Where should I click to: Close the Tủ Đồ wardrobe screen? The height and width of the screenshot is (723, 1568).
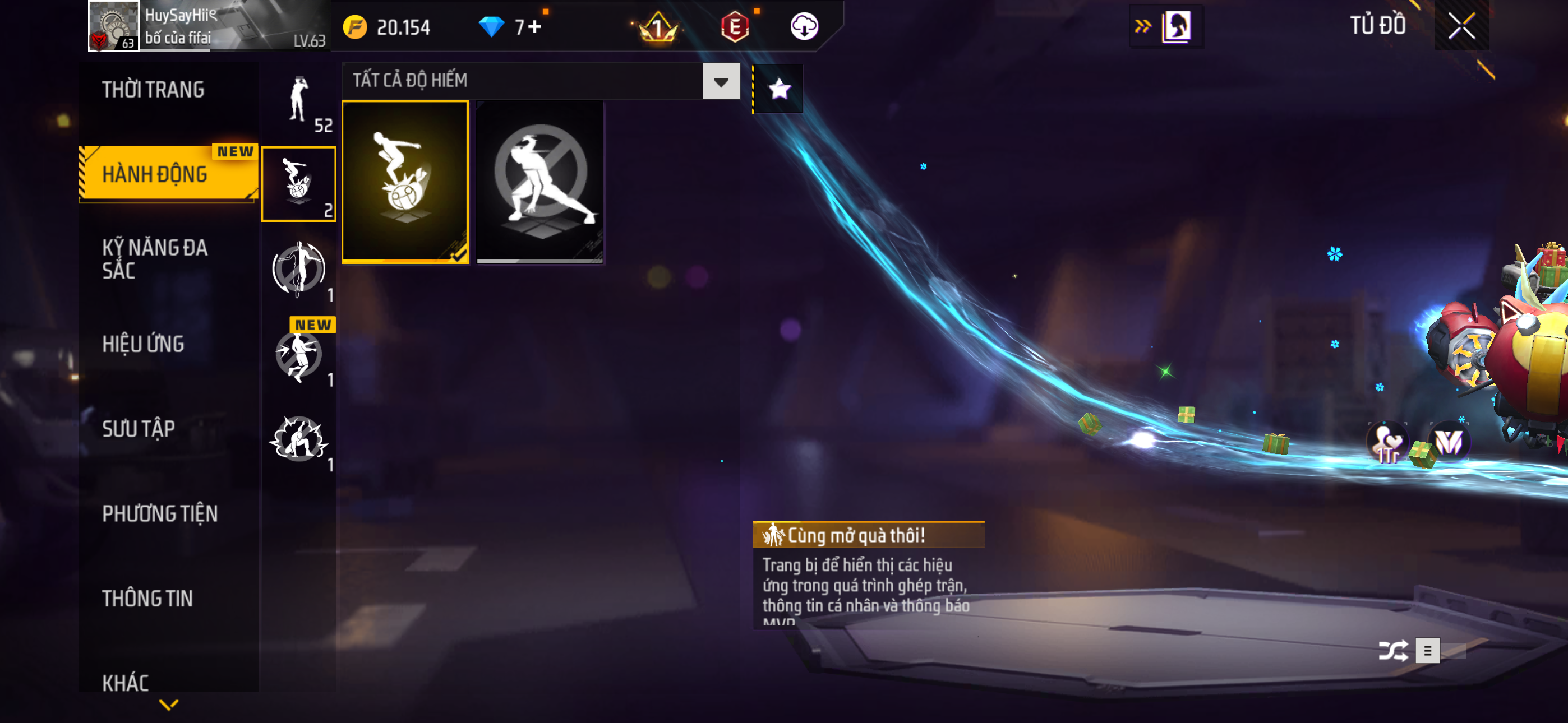[1461, 26]
